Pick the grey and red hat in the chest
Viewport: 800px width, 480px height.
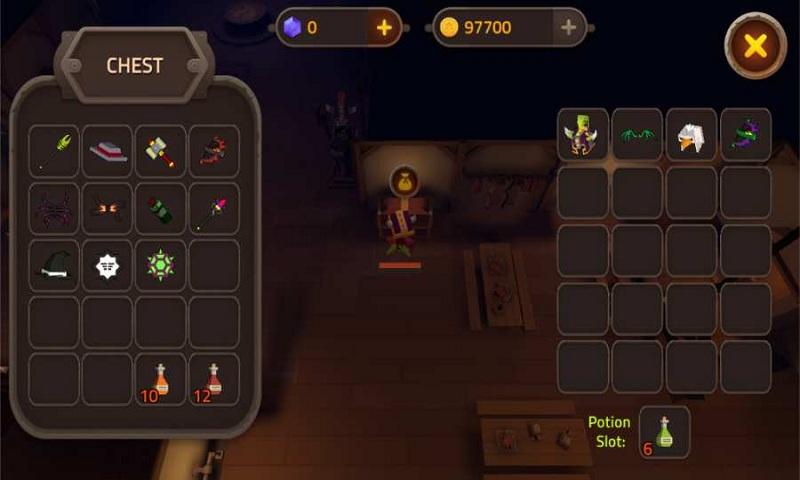(107, 151)
